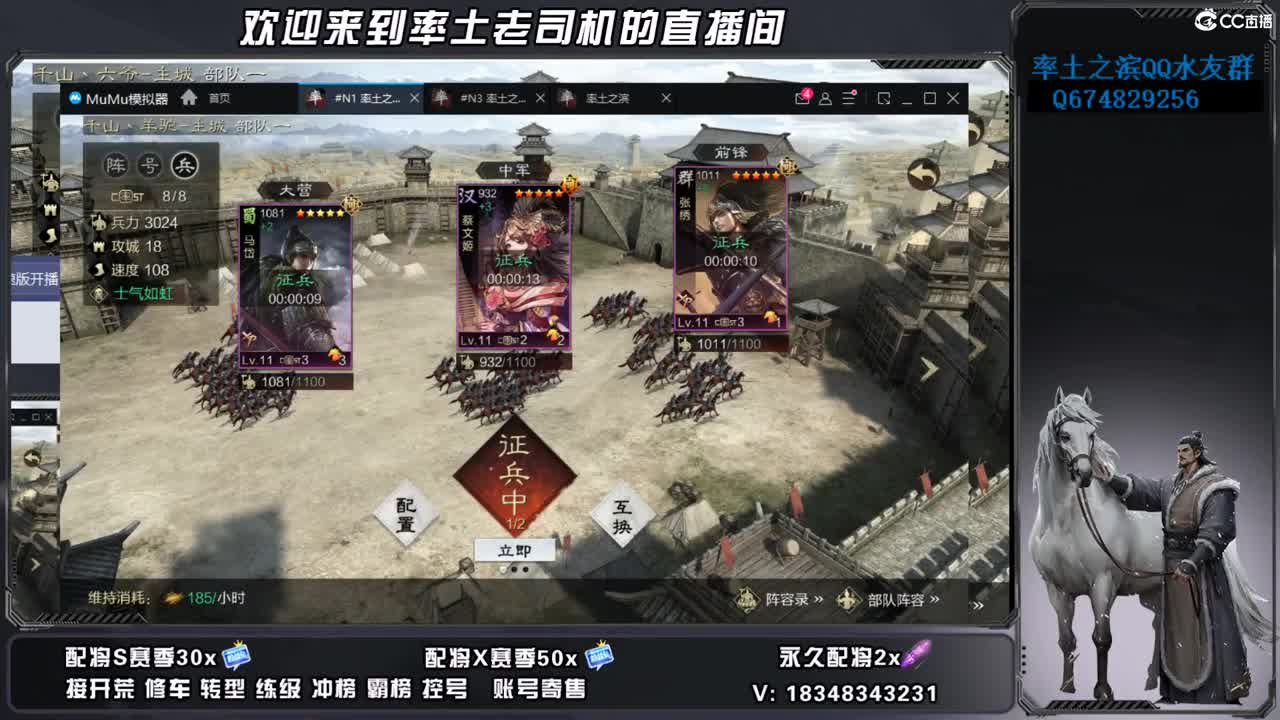The image size is (1280, 720).
Task: Click the 互换 swap button
Action: click(x=622, y=514)
